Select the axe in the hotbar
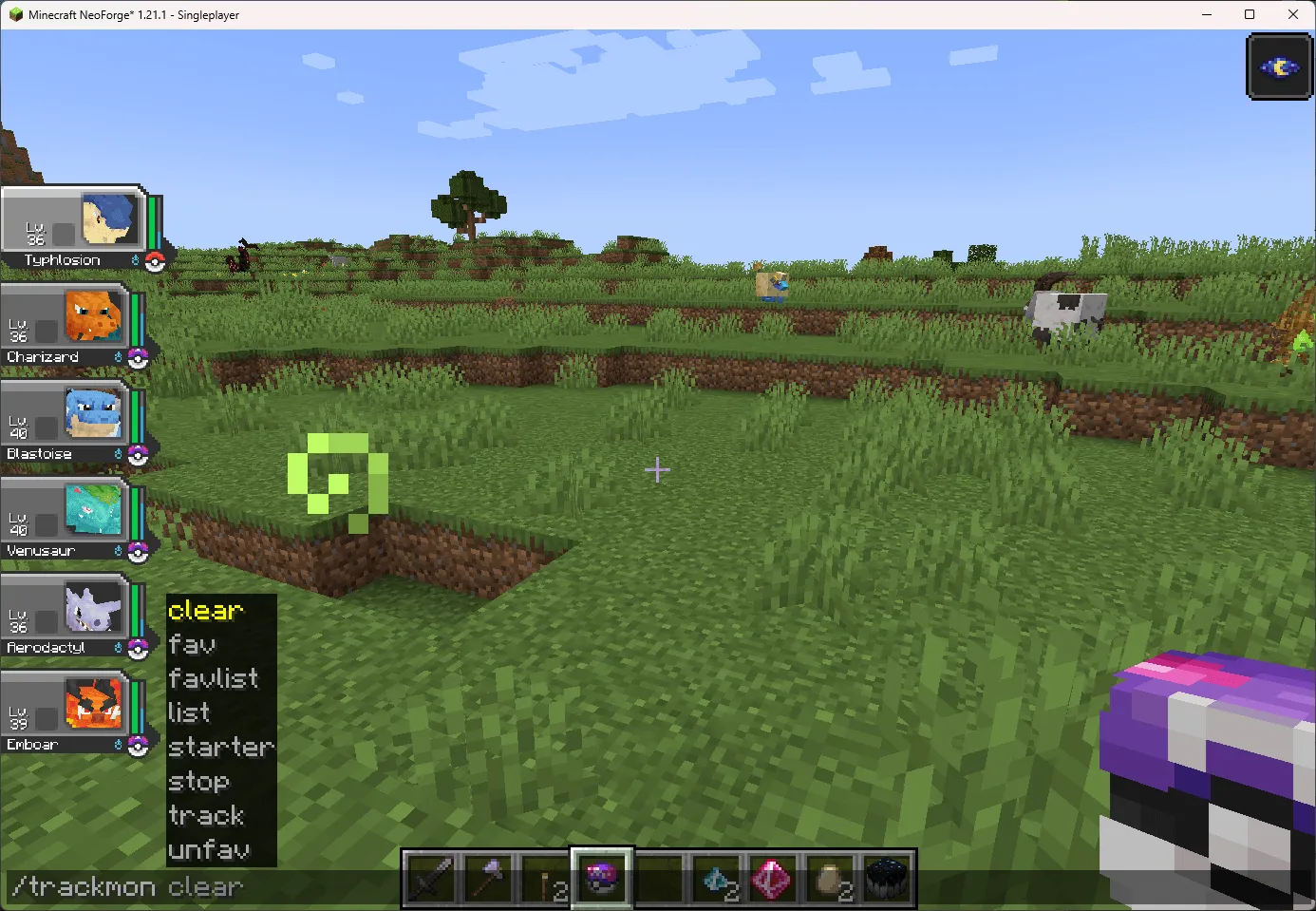This screenshot has width=1316, height=911. pos(487,876)
